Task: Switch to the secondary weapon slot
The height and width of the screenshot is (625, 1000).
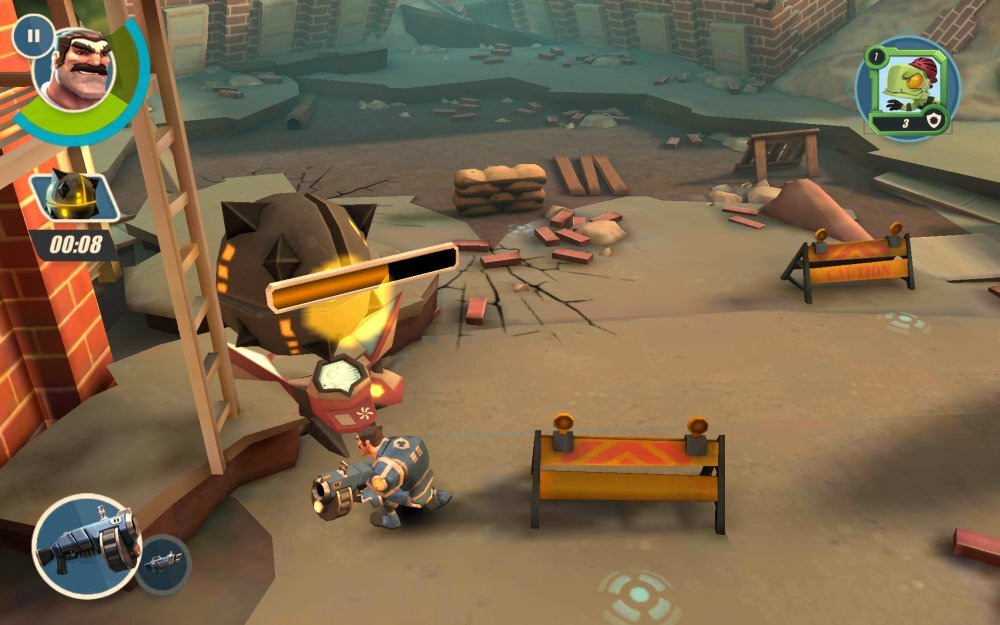Action: pyautogui.click(x=162, y=564)
